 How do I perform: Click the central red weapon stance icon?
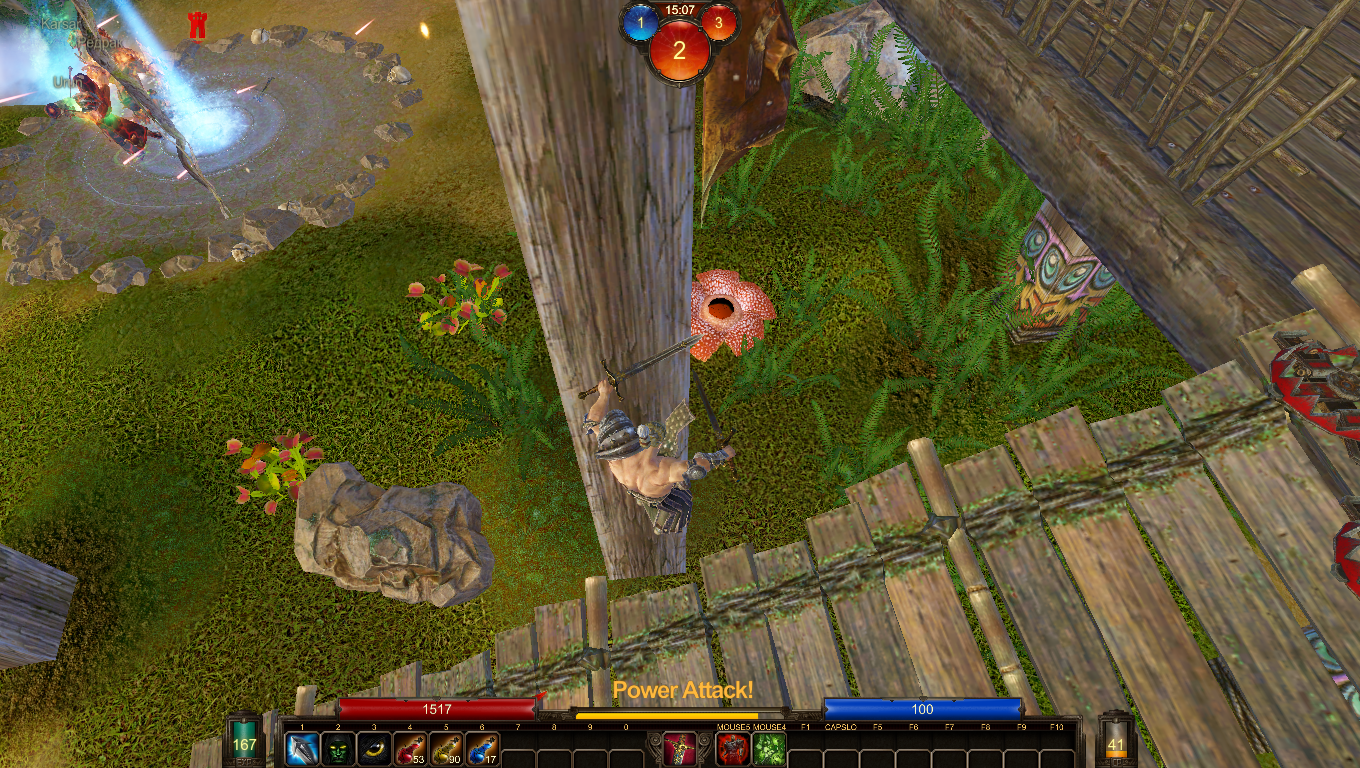680,749
